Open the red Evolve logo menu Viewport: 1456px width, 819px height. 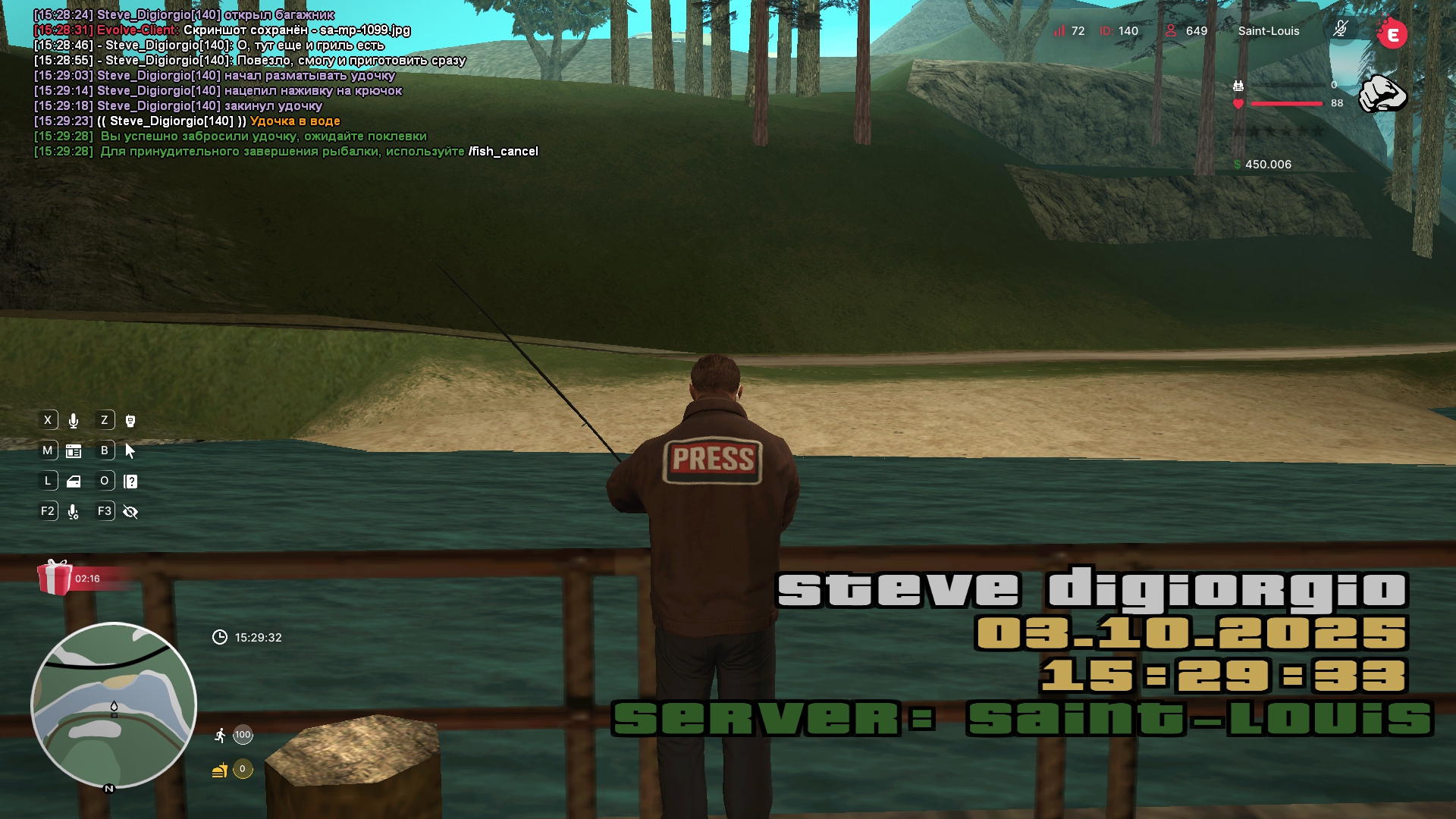(x=1392, y=34)
